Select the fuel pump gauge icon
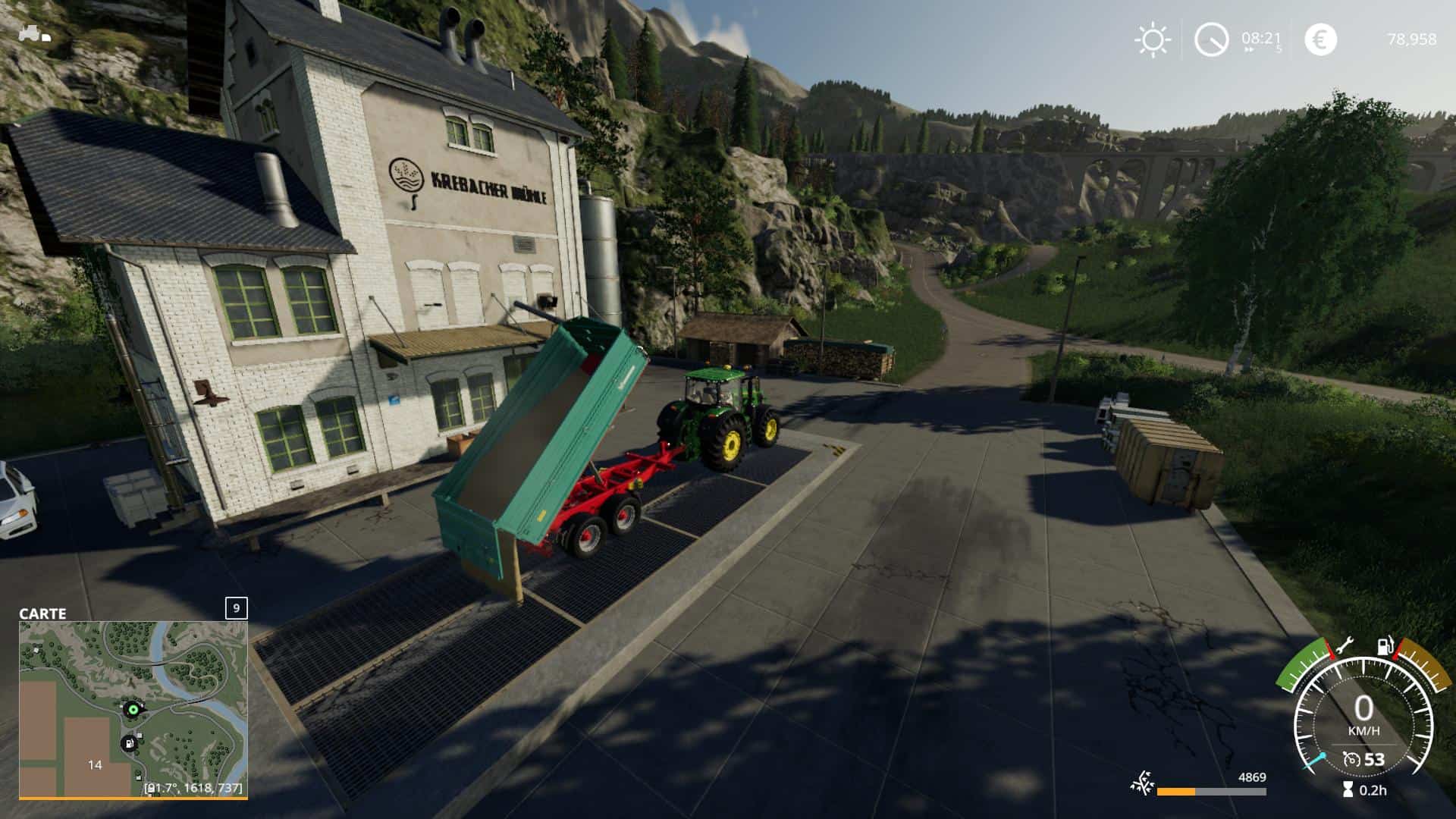Viewport: 1456px width, 819px height. [x=1387, y=647]
